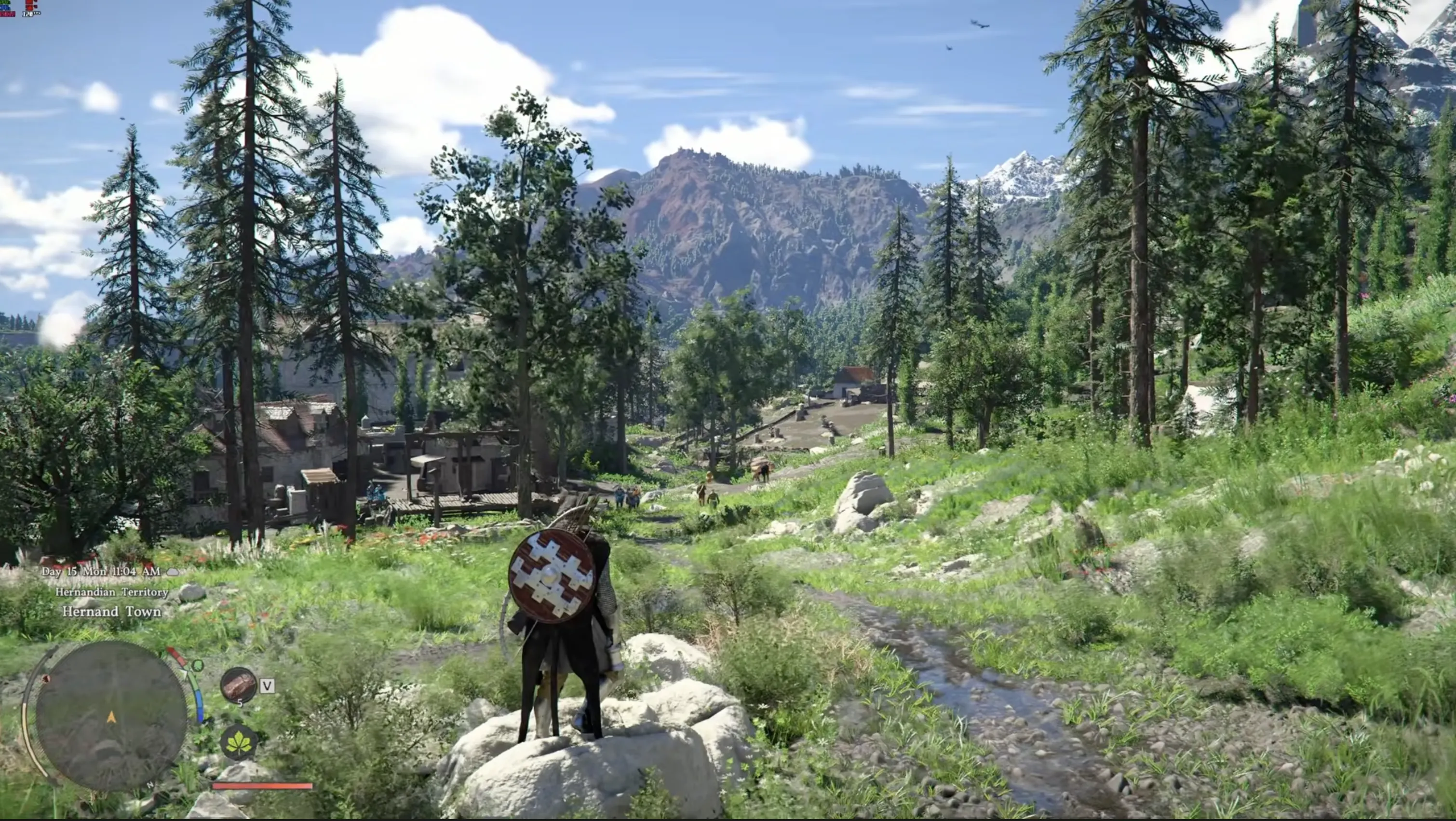Click the cloud weather icon
1456x821 pixels.
pos(173,572)
